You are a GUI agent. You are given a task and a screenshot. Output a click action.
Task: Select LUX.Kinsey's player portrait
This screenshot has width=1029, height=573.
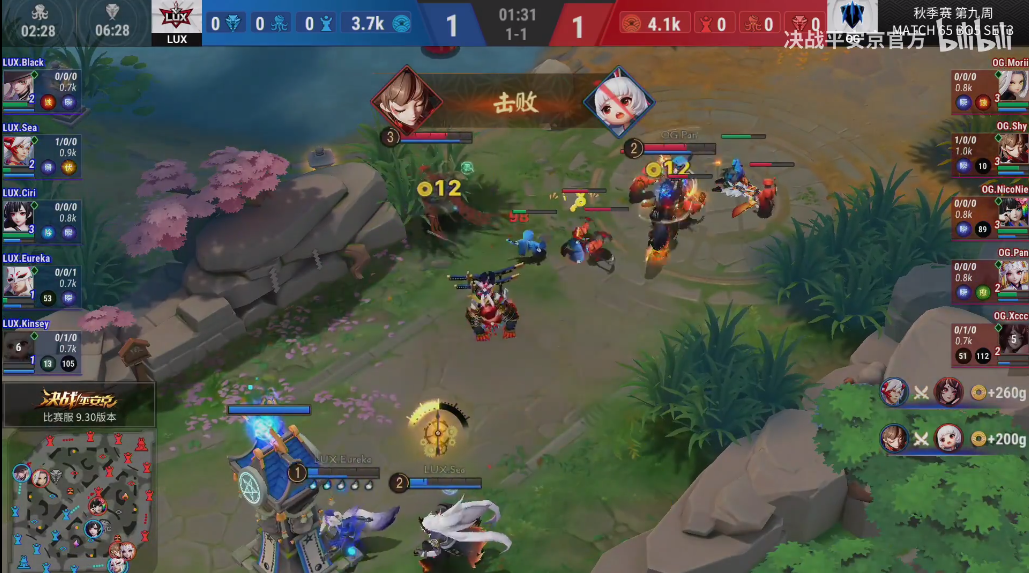pyautogui.click(x=17, y=346)
